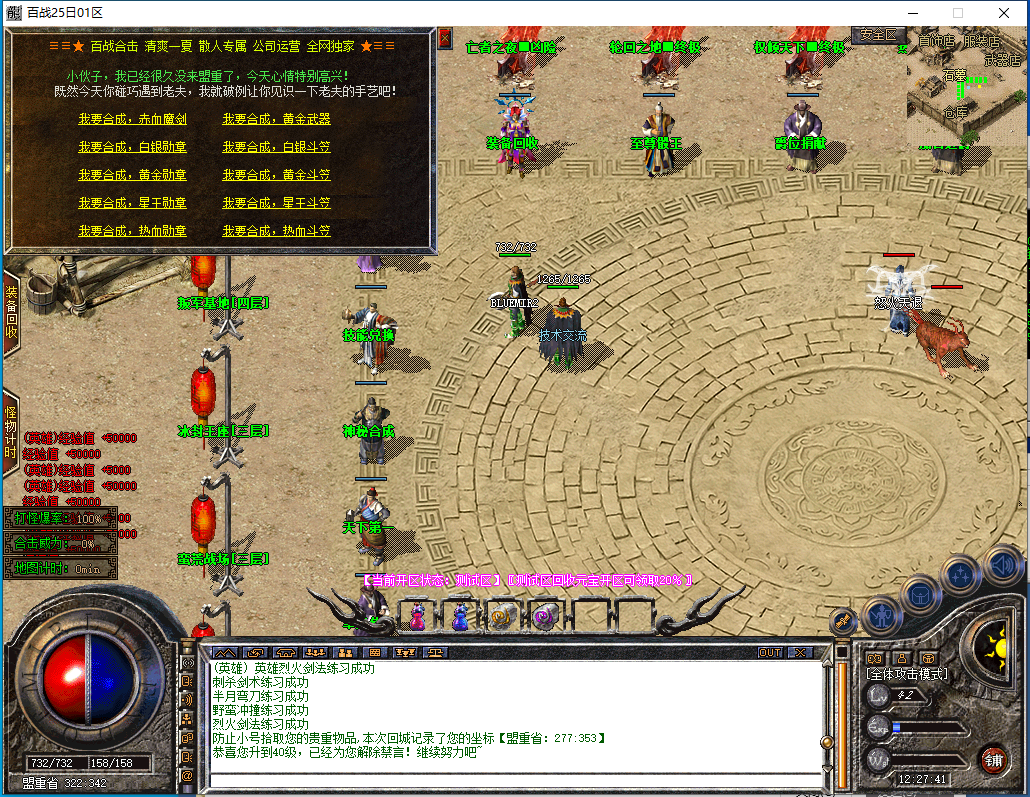Viewport: 1030px width, 797px height.
Task: Select 我要合成, 白银斗笠 link
Action: [276, 147]
